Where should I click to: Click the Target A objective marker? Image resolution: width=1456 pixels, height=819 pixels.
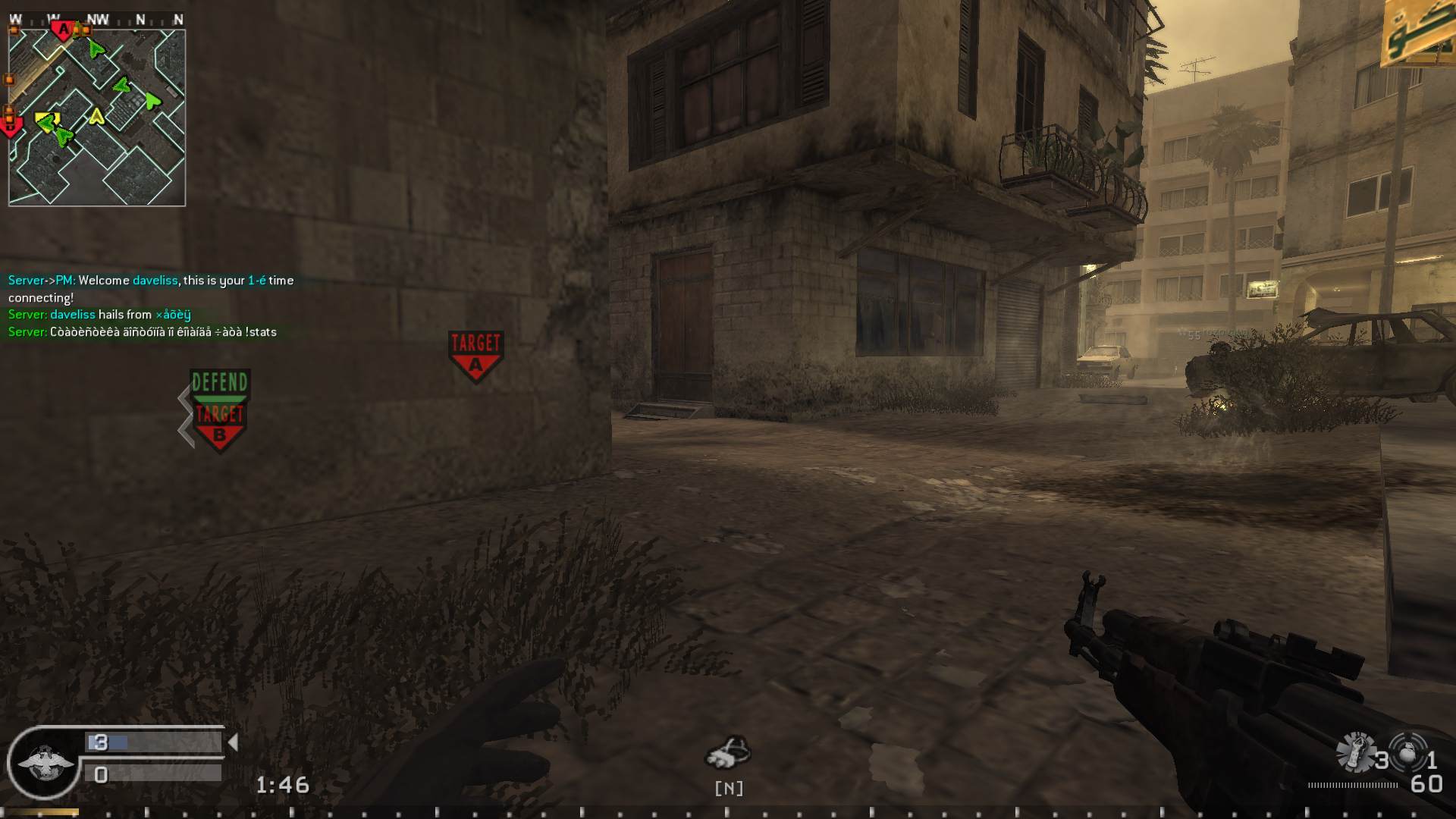[x=475, y=351]
